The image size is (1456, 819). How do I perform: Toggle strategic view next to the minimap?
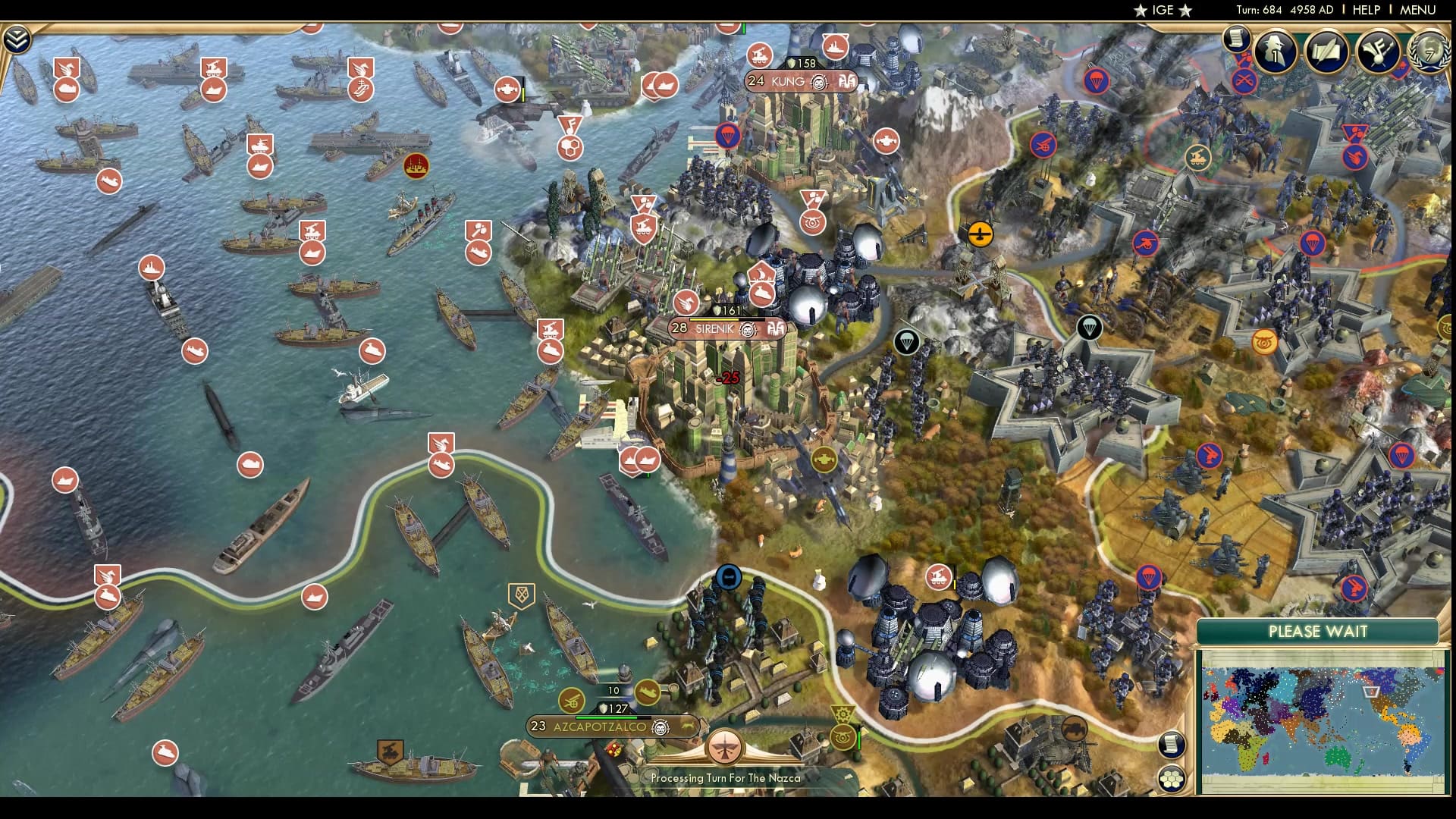click(x=1172, y=744)
